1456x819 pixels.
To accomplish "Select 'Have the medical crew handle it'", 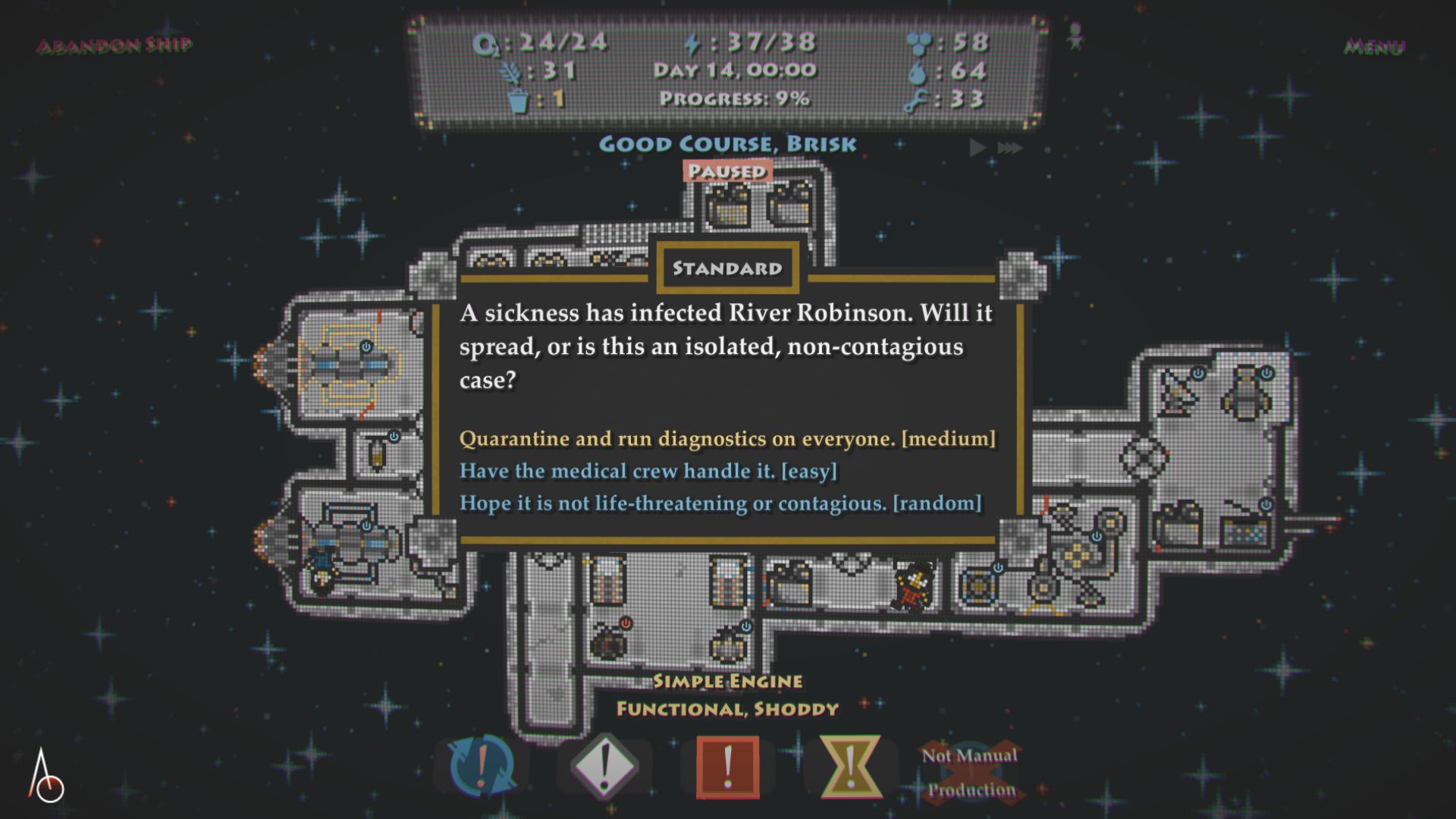I will [648, 471].
